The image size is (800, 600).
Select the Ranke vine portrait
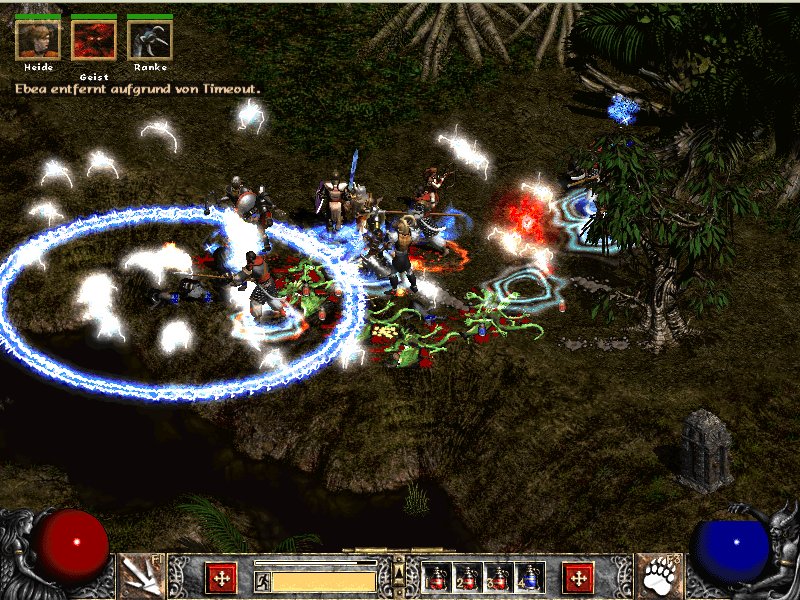coord(150,38)
